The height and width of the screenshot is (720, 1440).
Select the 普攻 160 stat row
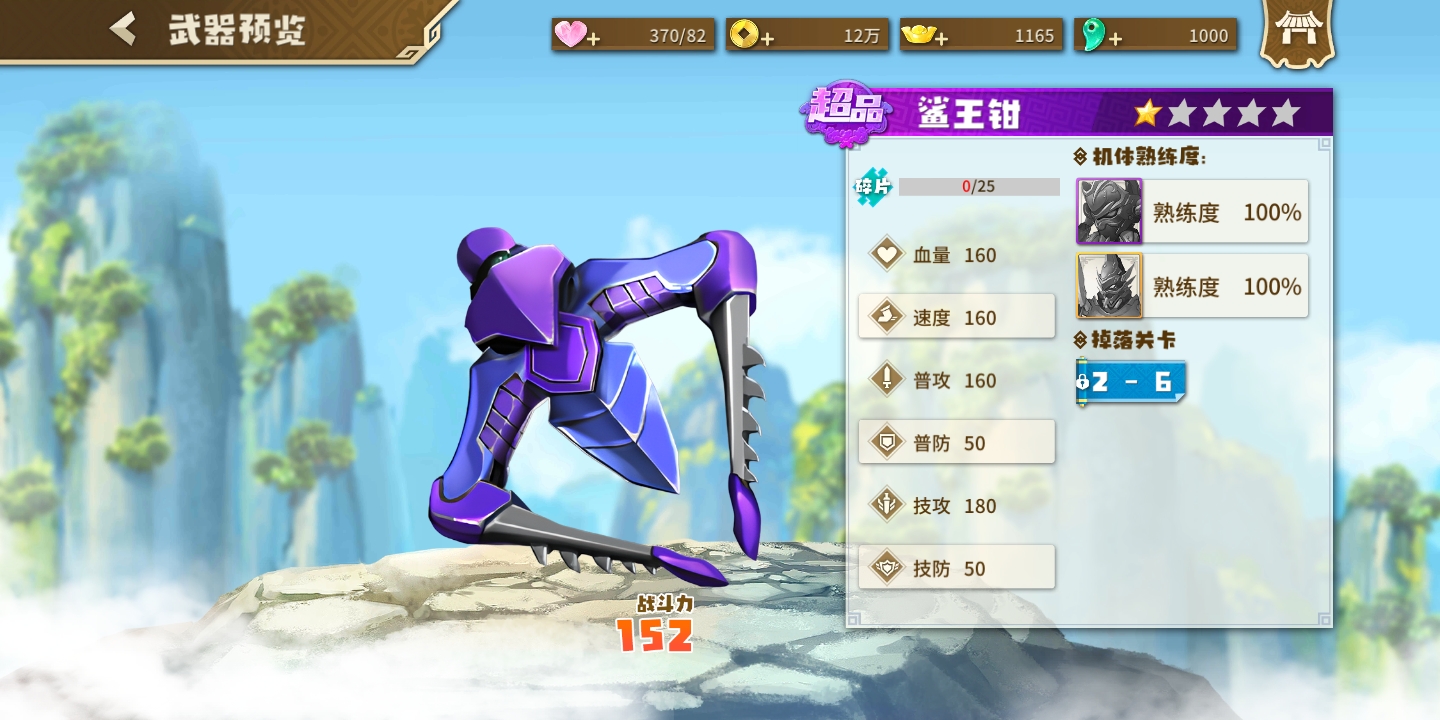click(x=956, y=380)
